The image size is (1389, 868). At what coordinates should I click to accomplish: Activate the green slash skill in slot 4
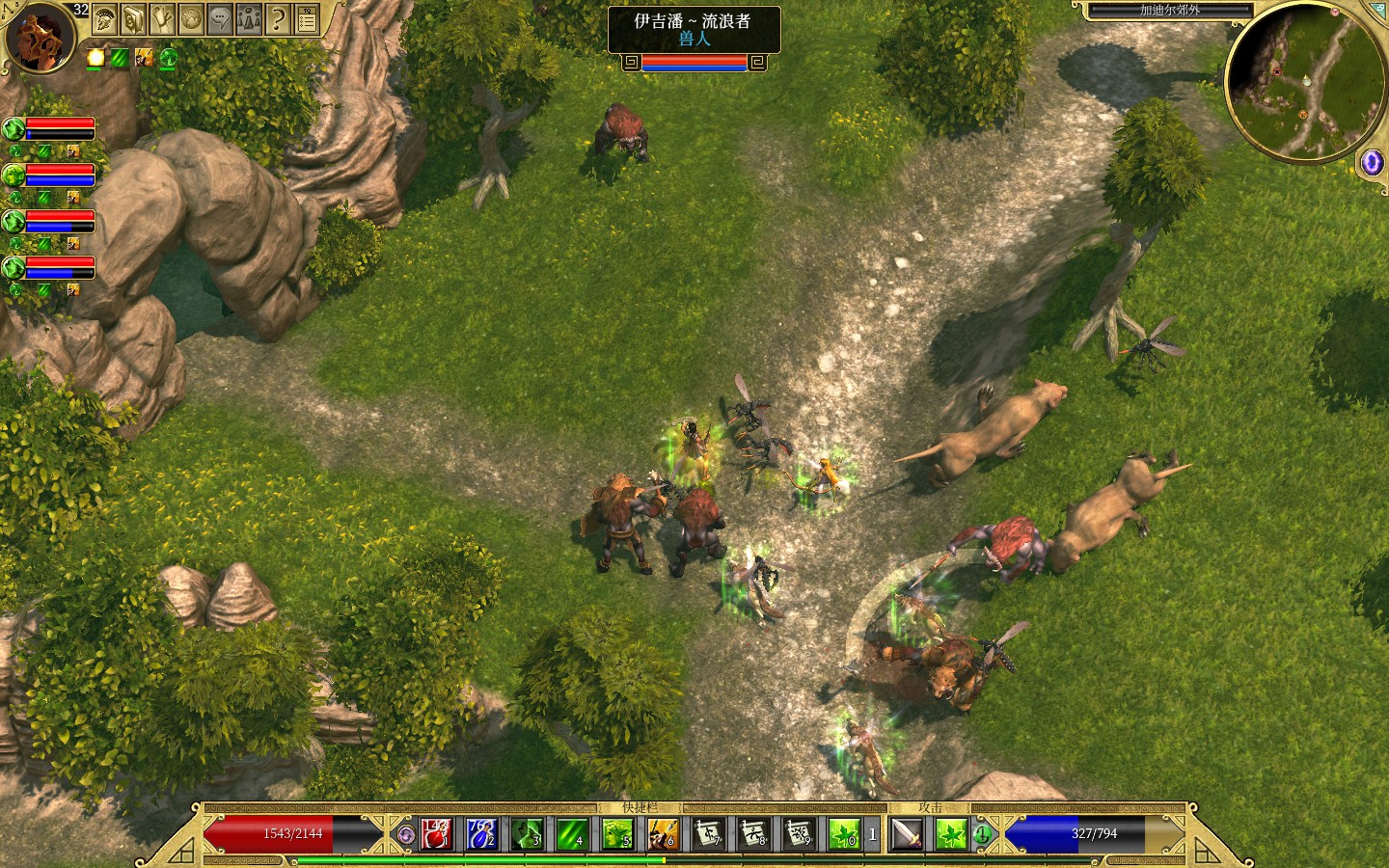(572, 833)
